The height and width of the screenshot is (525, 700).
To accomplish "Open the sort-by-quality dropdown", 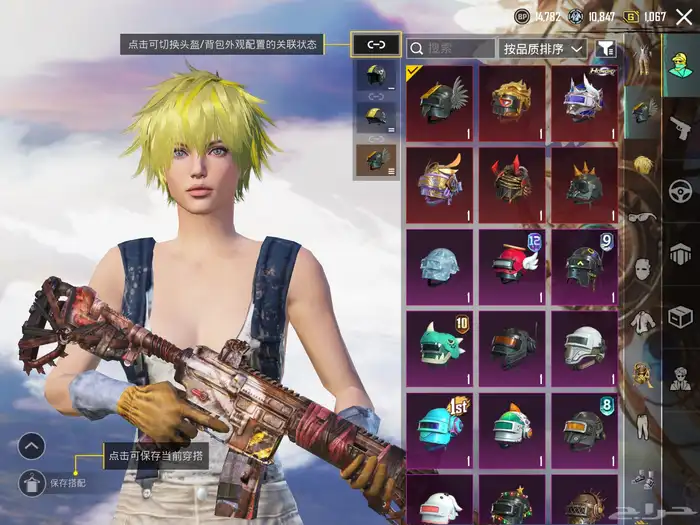I will click(542, 47).
